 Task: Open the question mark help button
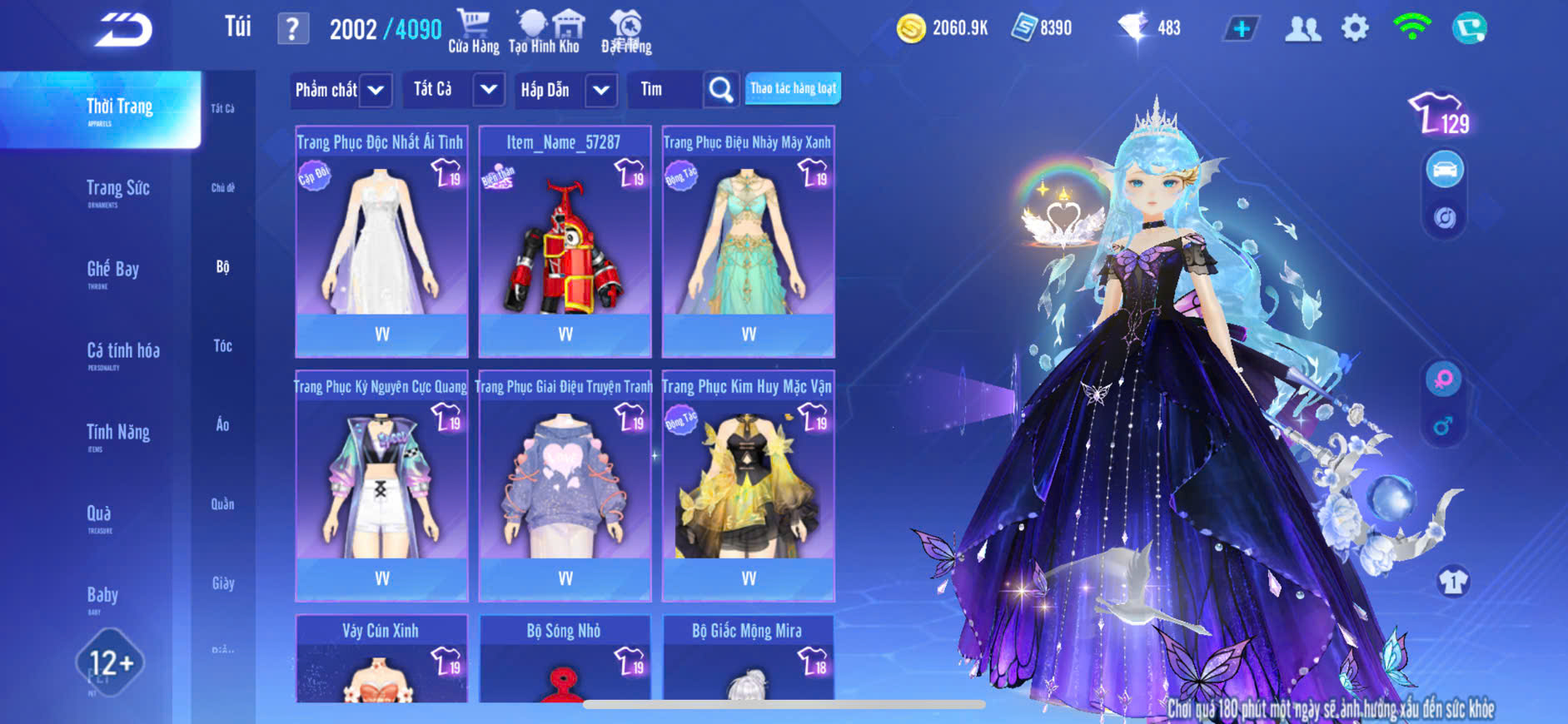pyautogui.click(x=292, y=29)
